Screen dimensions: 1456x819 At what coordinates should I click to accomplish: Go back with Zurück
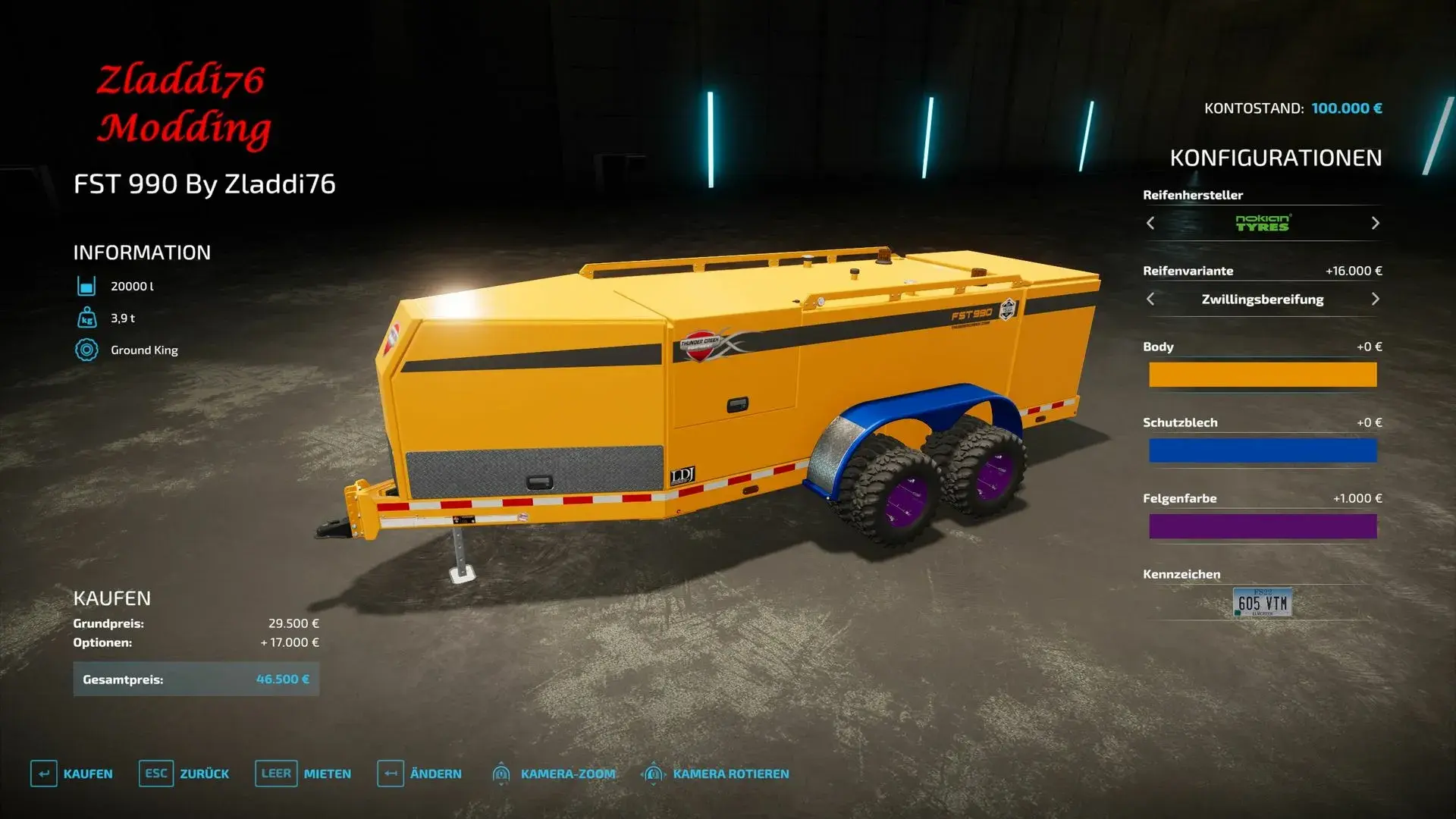184,773
